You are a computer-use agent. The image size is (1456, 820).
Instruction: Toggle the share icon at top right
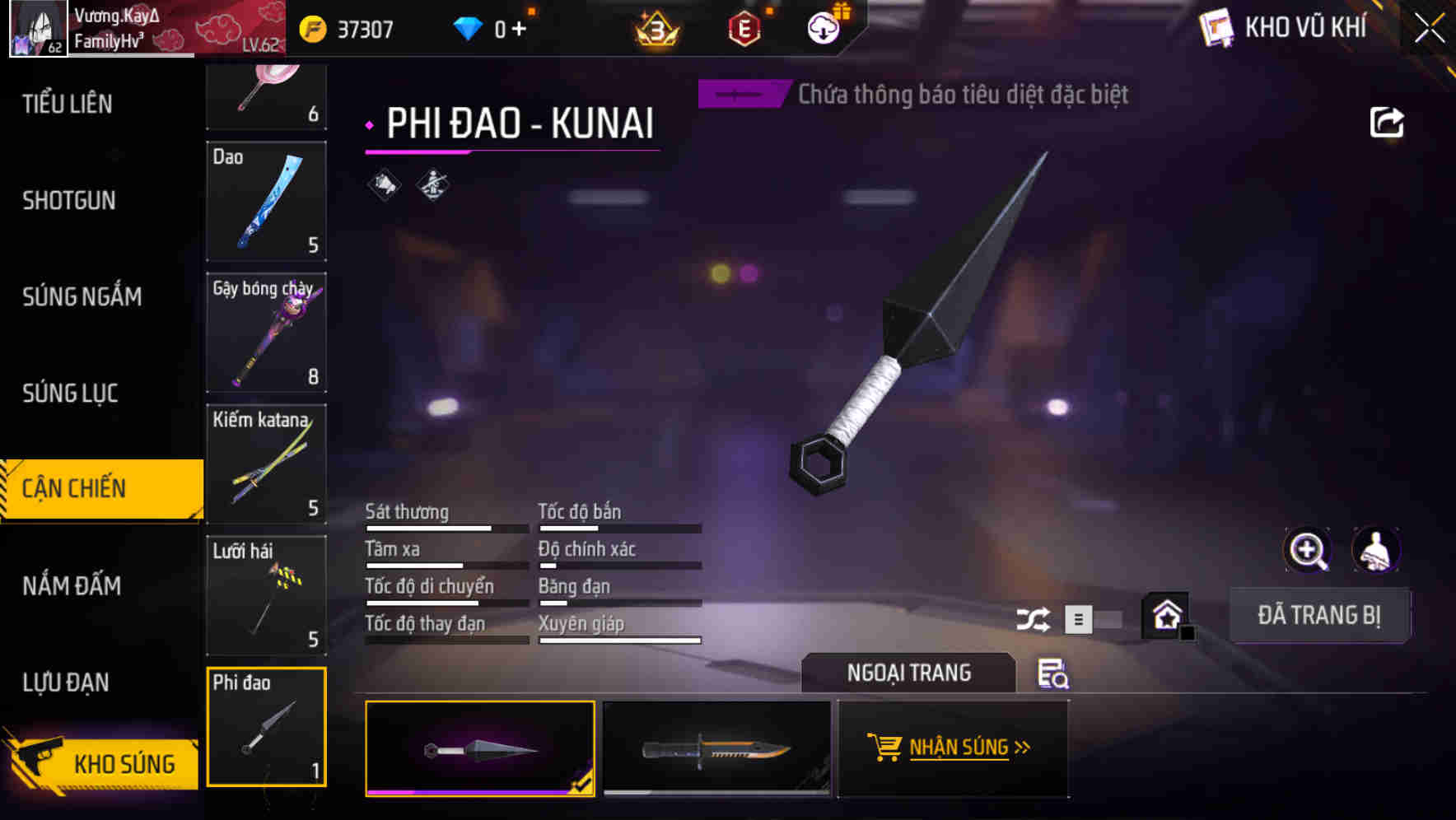(x=1388, y=121)
